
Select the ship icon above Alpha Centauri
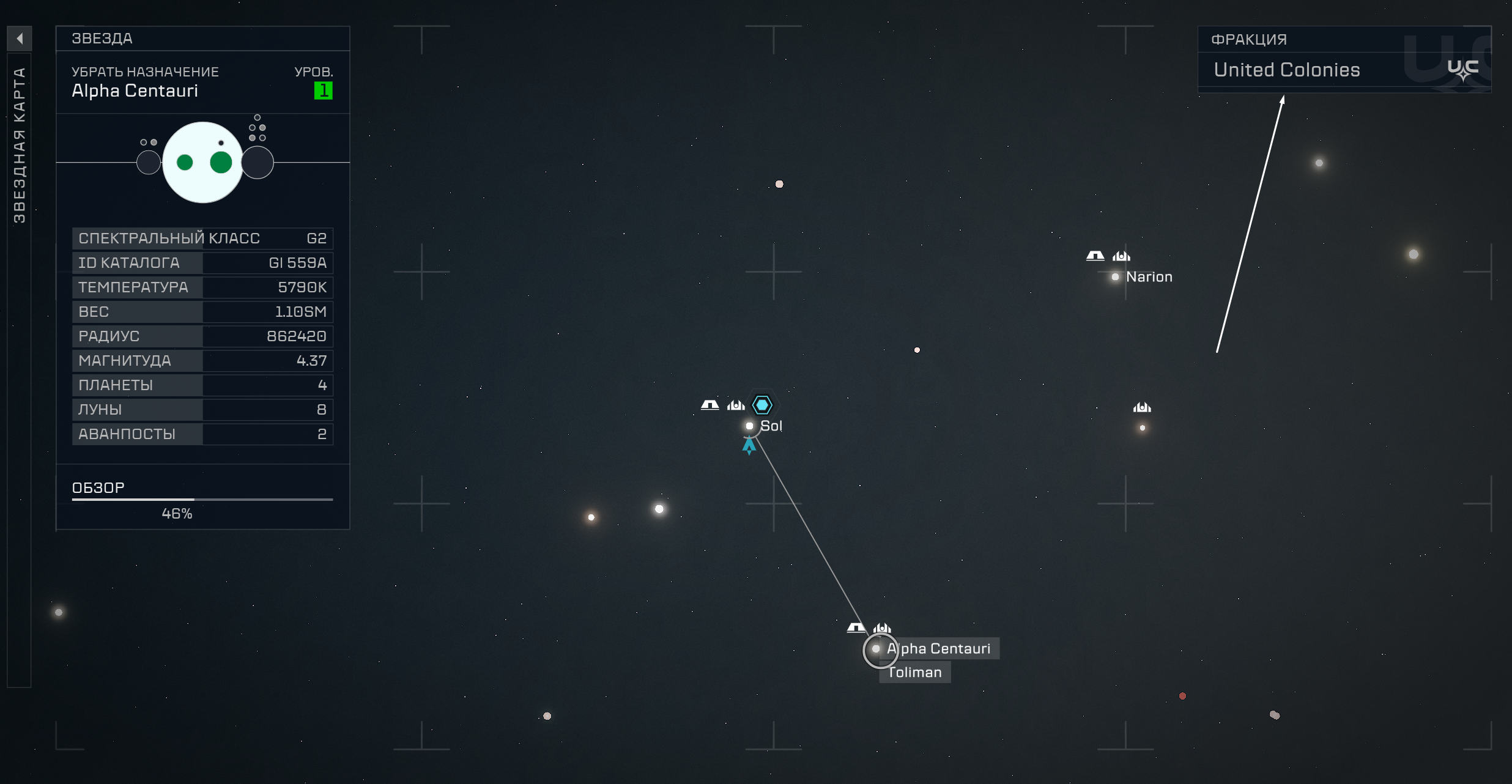[882, 627]
